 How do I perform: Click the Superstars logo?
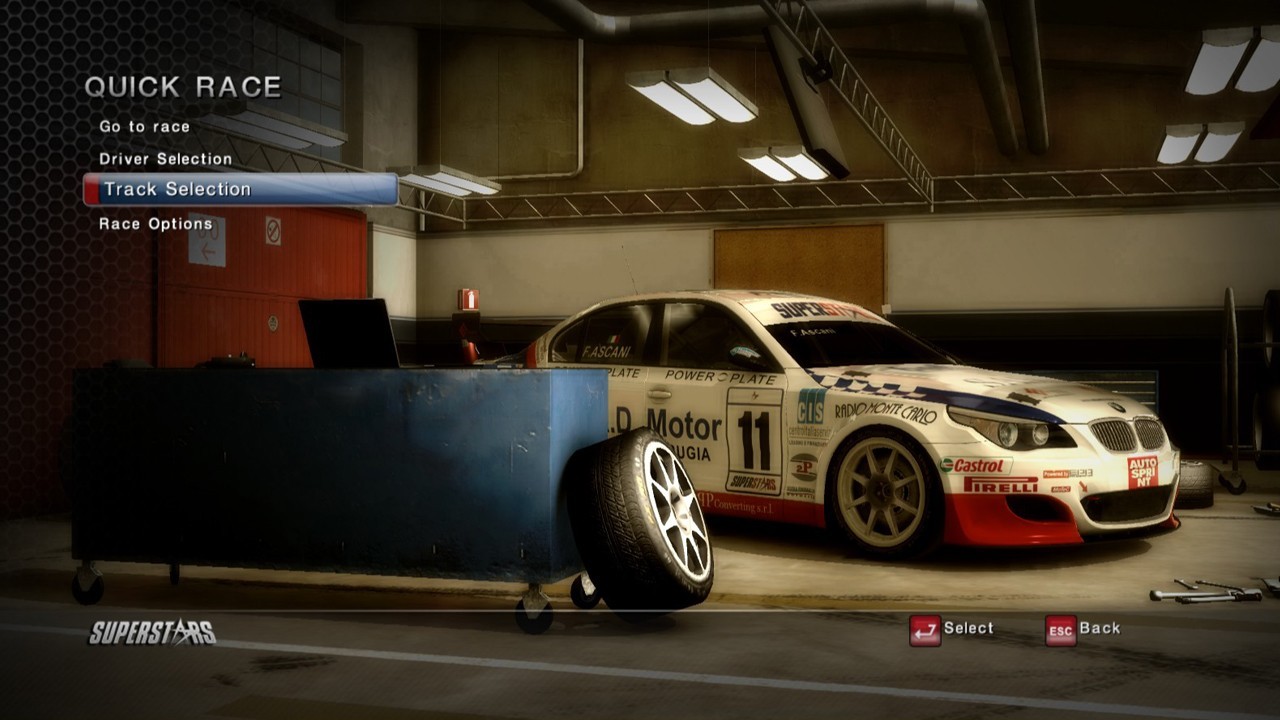[x=150, y=630]
